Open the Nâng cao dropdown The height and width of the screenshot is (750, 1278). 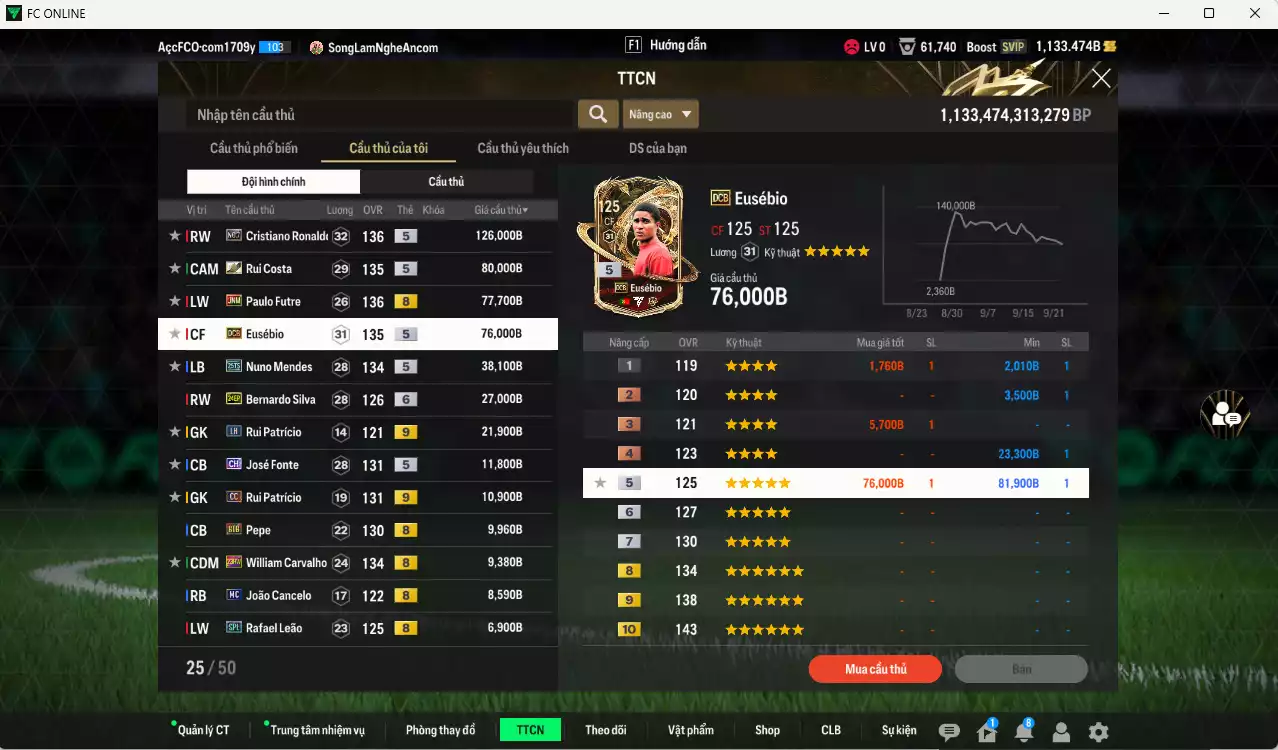tap(660, 114)
